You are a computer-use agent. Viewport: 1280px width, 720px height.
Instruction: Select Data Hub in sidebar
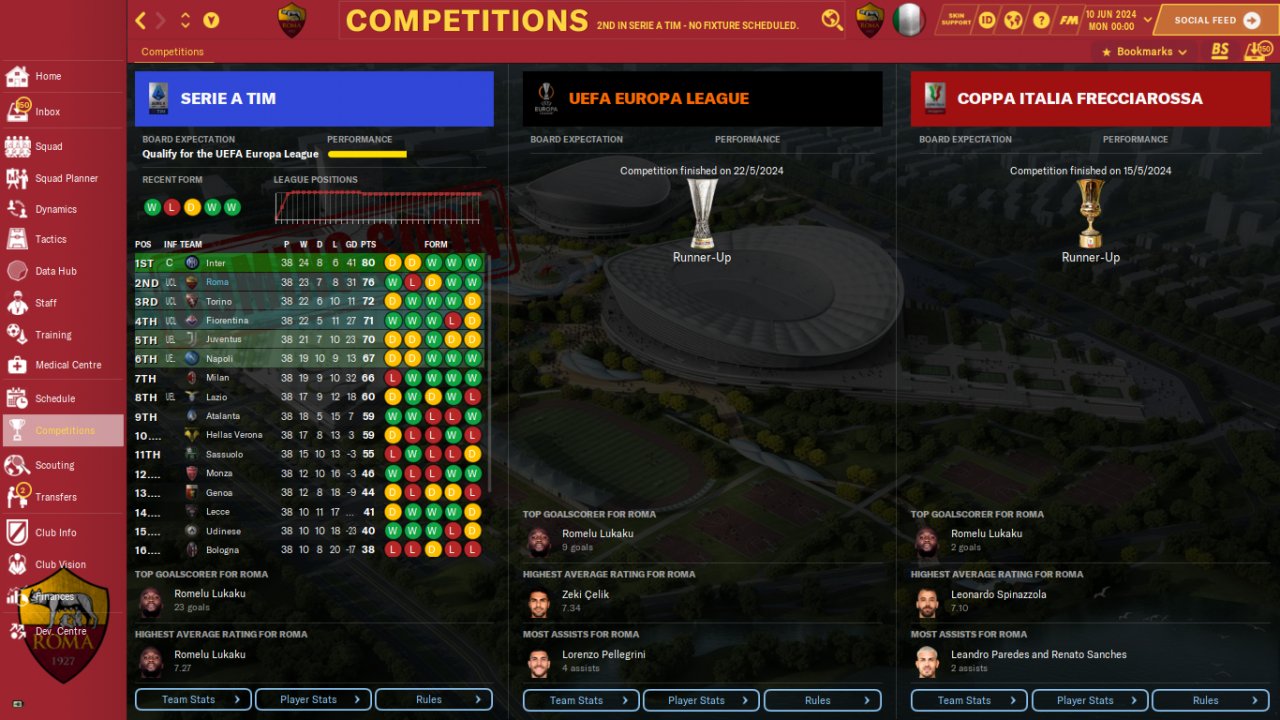[x=55, y=271]
